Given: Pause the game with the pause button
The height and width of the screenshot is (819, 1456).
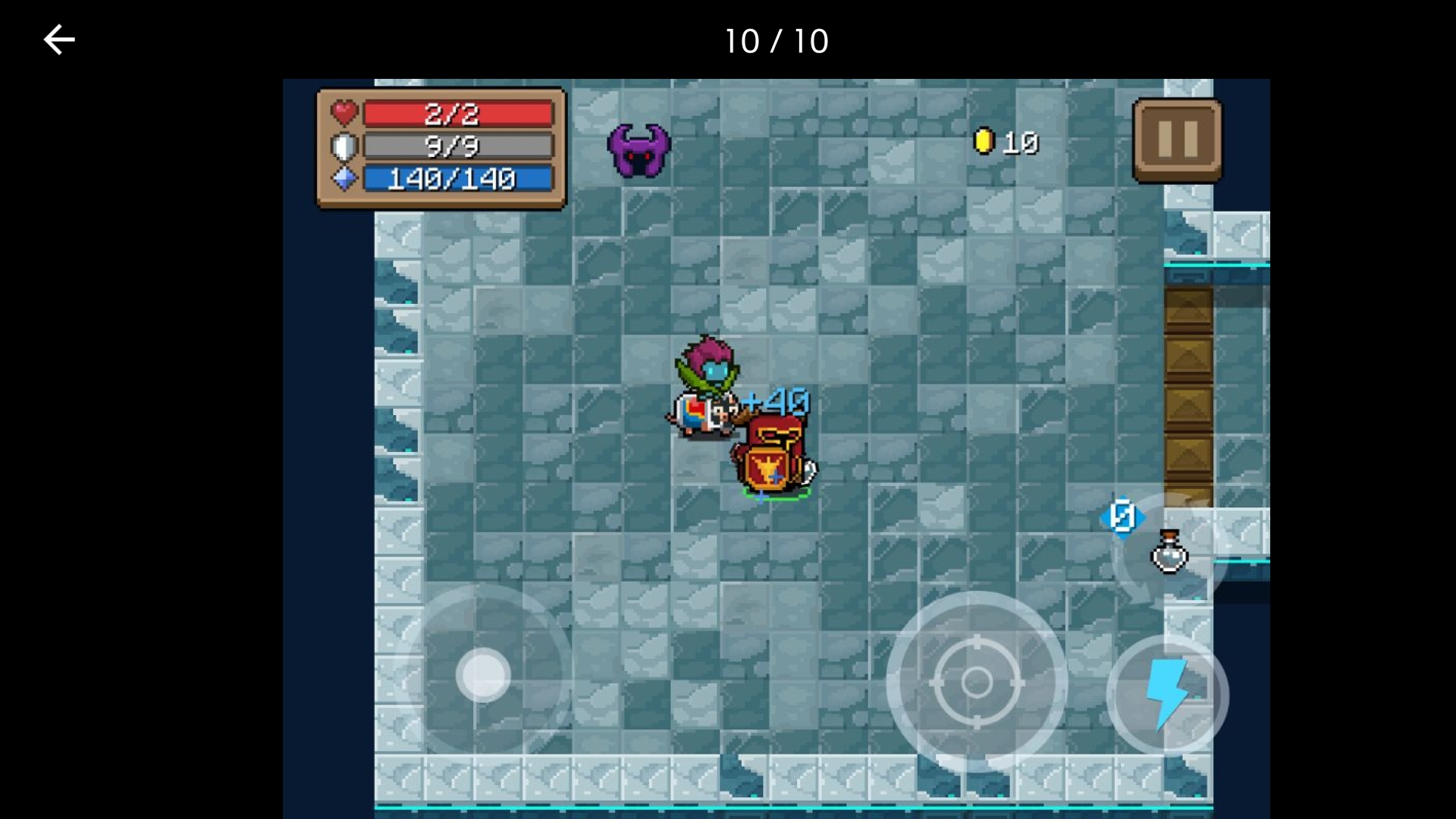Looking at the screenshot, I should point(1177,140).
